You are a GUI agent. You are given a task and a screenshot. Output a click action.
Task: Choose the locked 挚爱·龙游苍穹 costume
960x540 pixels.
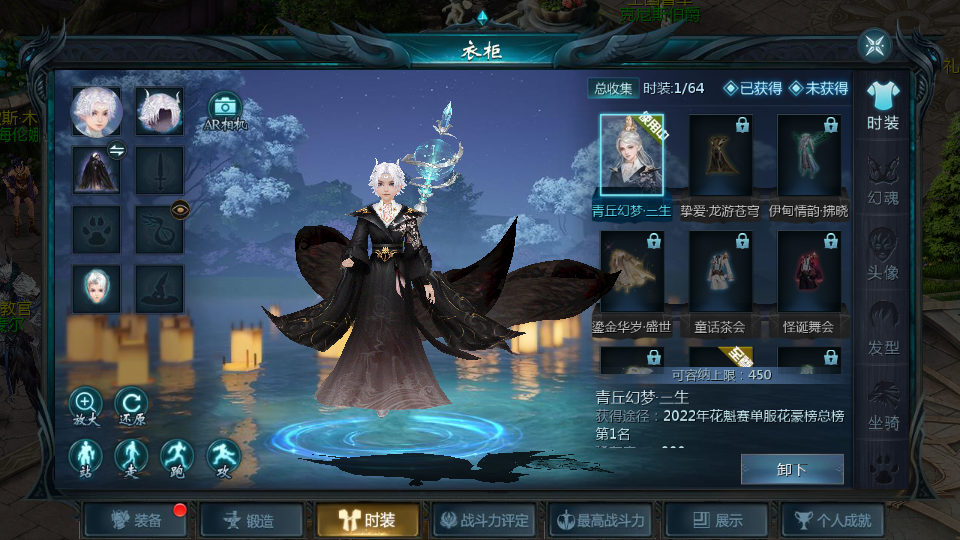tap(720, 156)
